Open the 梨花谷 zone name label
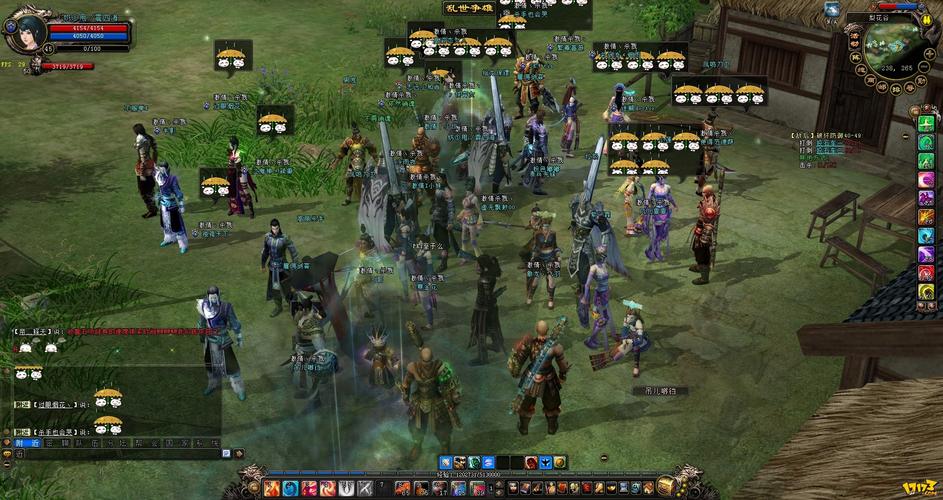 pos(884,17)
